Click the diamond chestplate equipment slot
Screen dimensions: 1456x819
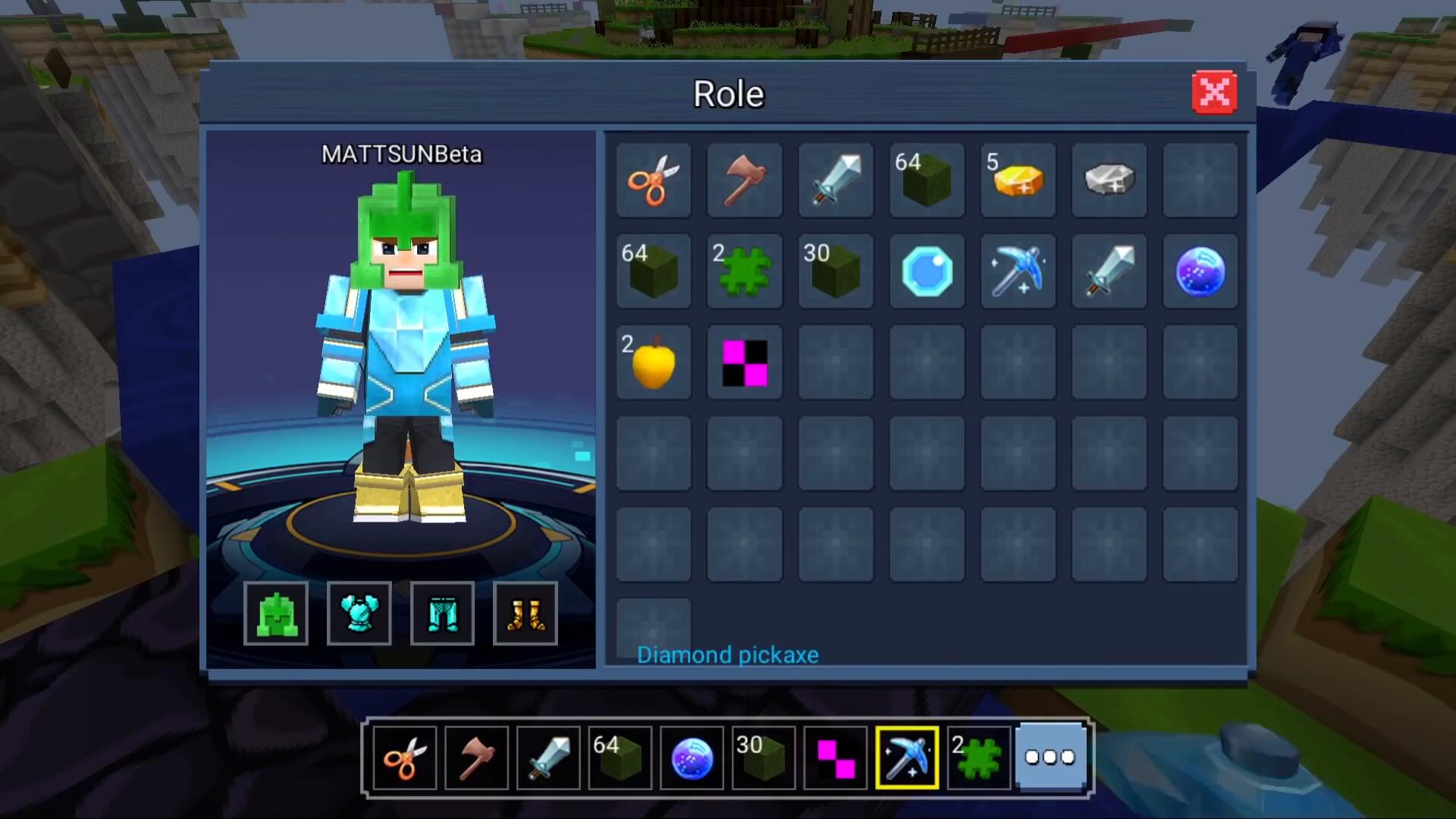359,613
